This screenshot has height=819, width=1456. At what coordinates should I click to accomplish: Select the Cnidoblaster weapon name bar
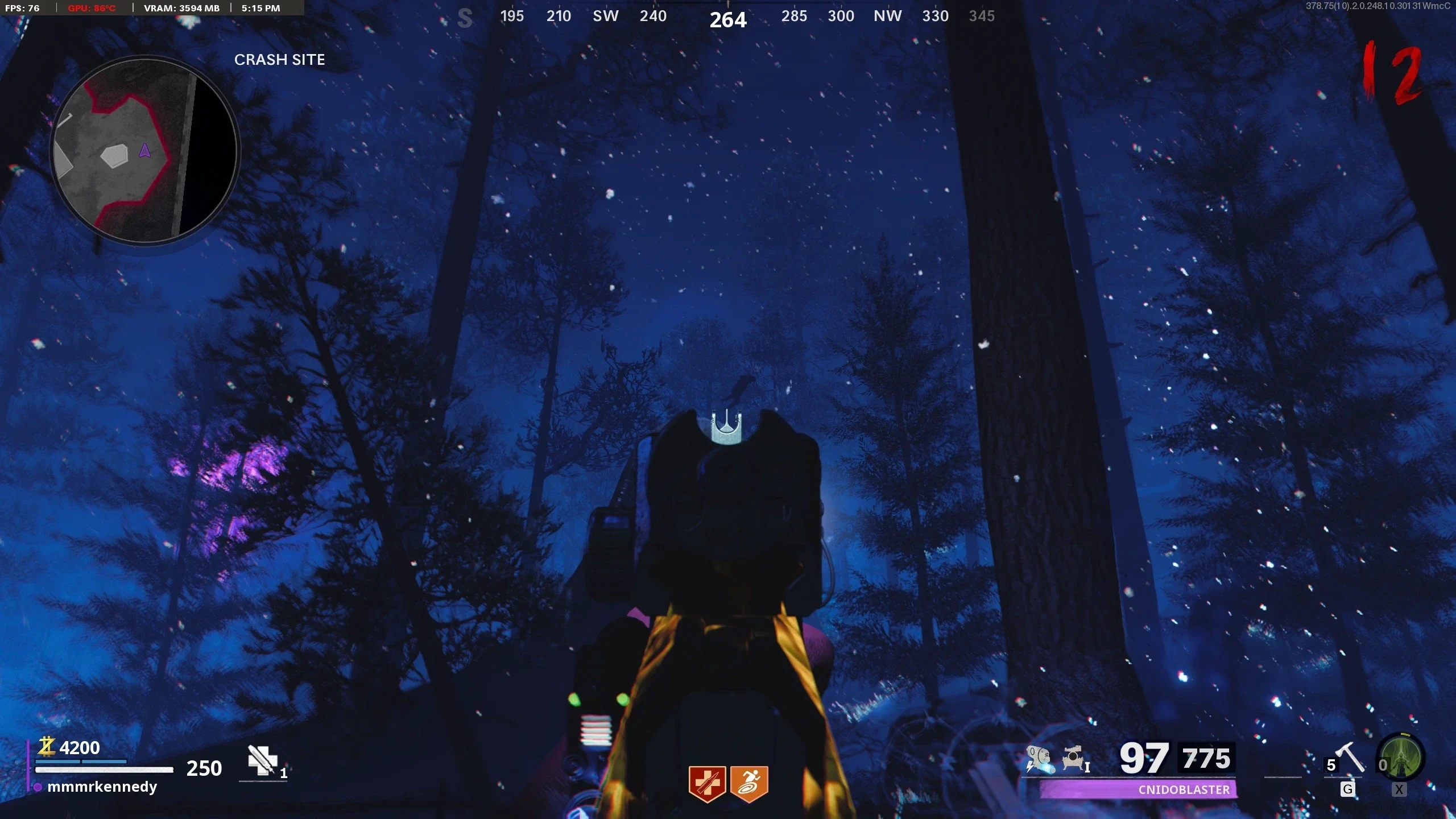point(1138,789)
